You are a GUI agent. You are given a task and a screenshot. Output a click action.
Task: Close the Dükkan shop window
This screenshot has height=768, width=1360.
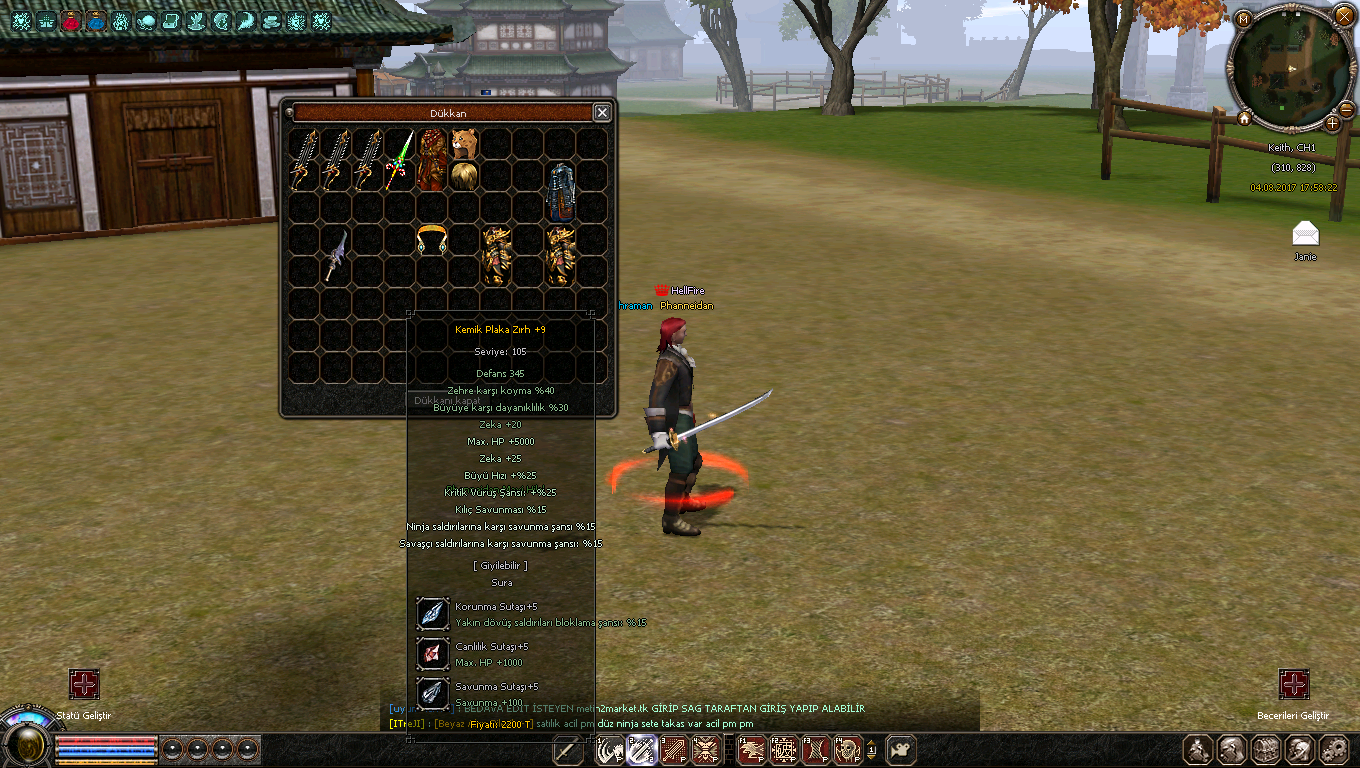[602, 113]
